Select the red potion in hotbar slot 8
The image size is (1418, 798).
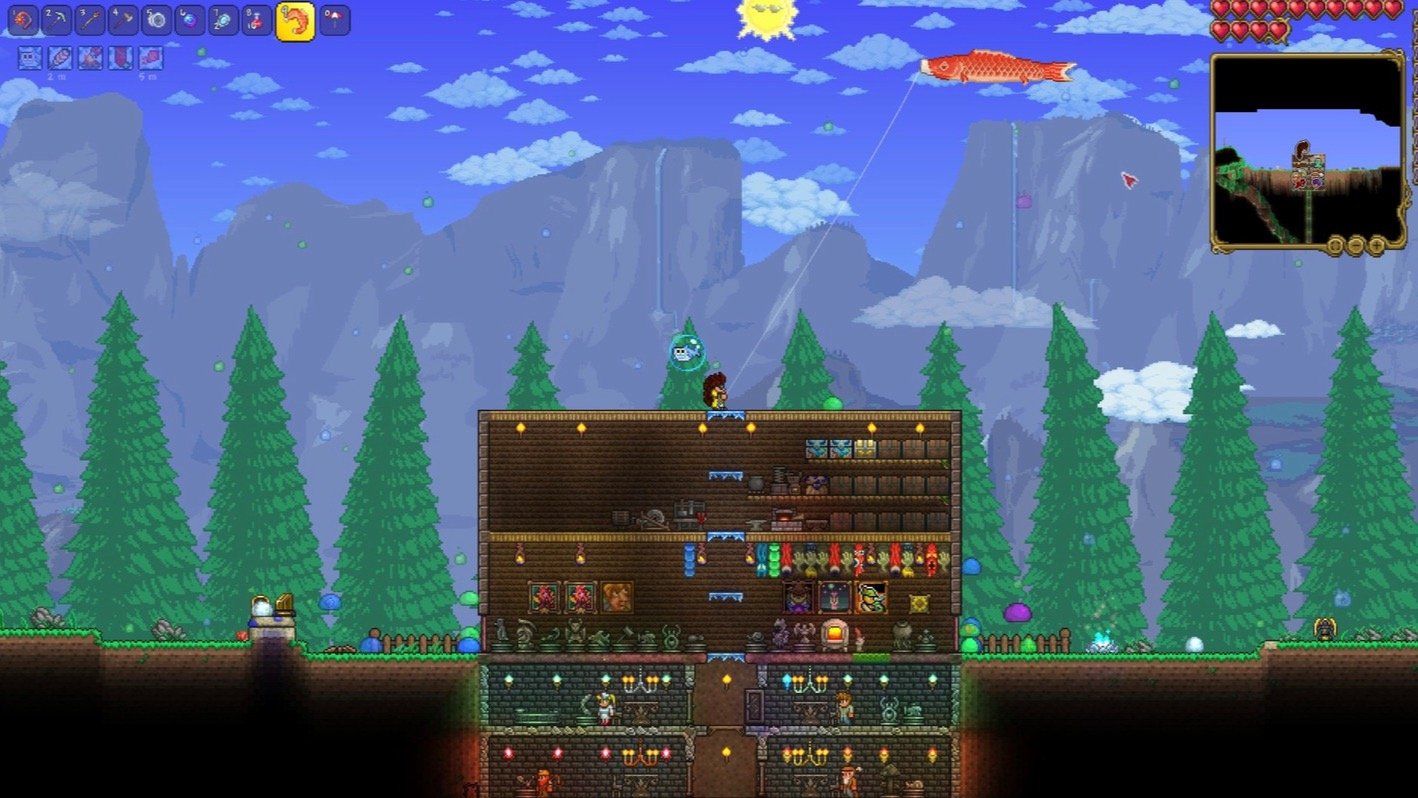pos(254,21)
